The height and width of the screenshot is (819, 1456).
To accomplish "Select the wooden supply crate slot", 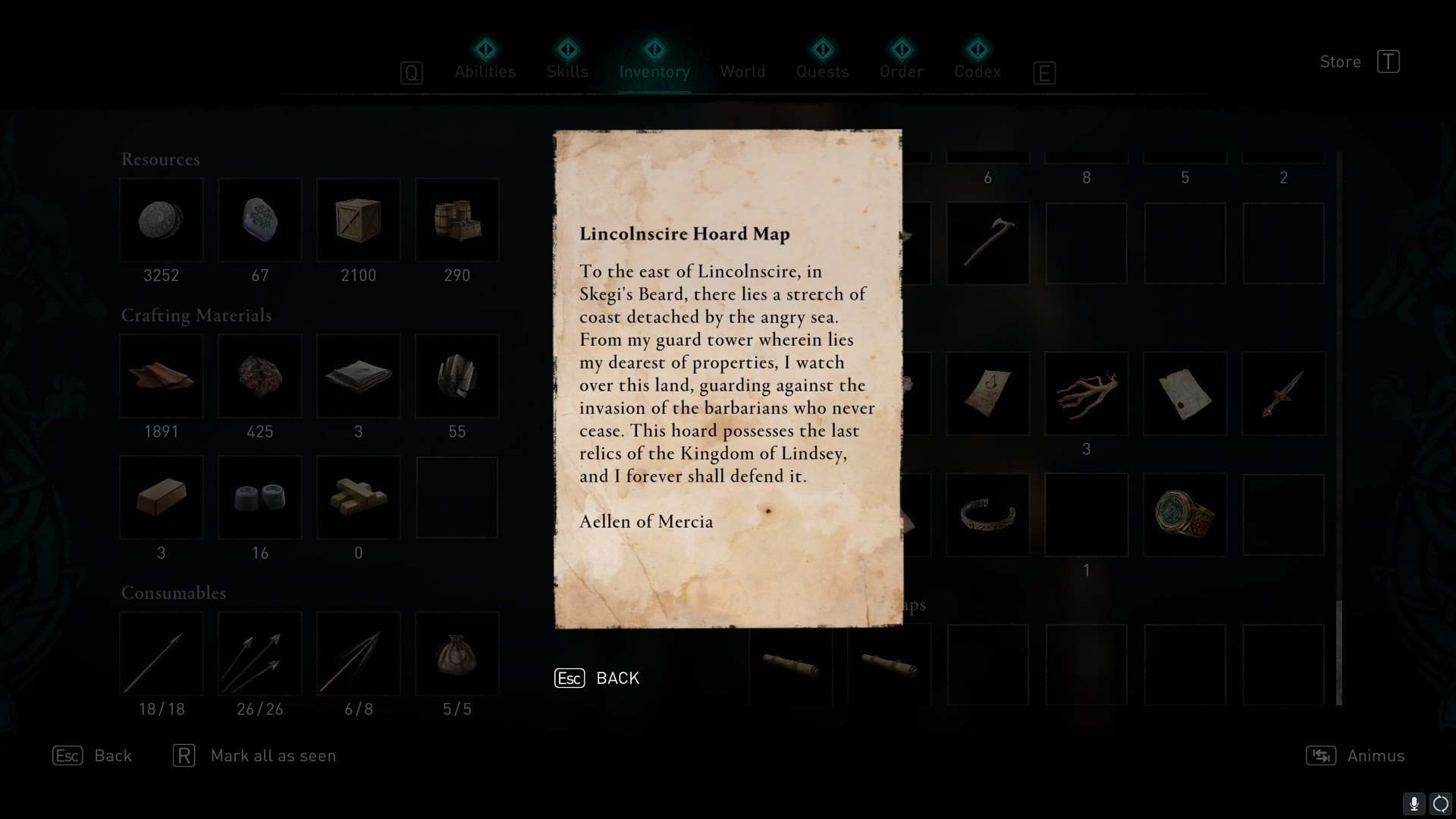I will click(x=359, y=221).
